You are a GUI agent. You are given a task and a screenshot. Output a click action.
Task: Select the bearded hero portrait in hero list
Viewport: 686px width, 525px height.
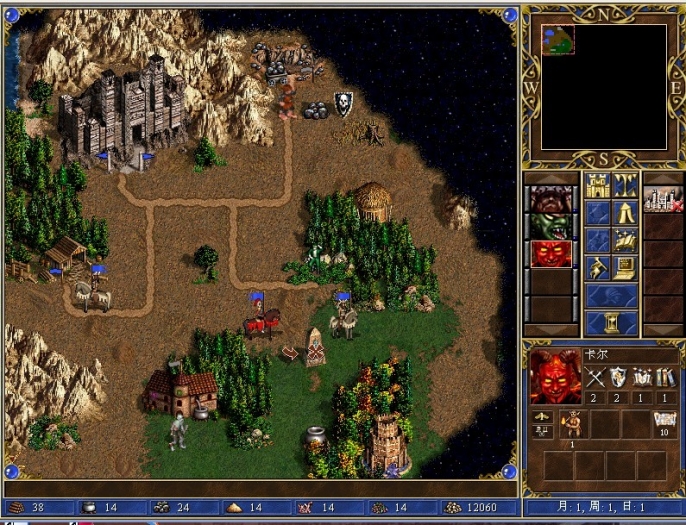551,198
